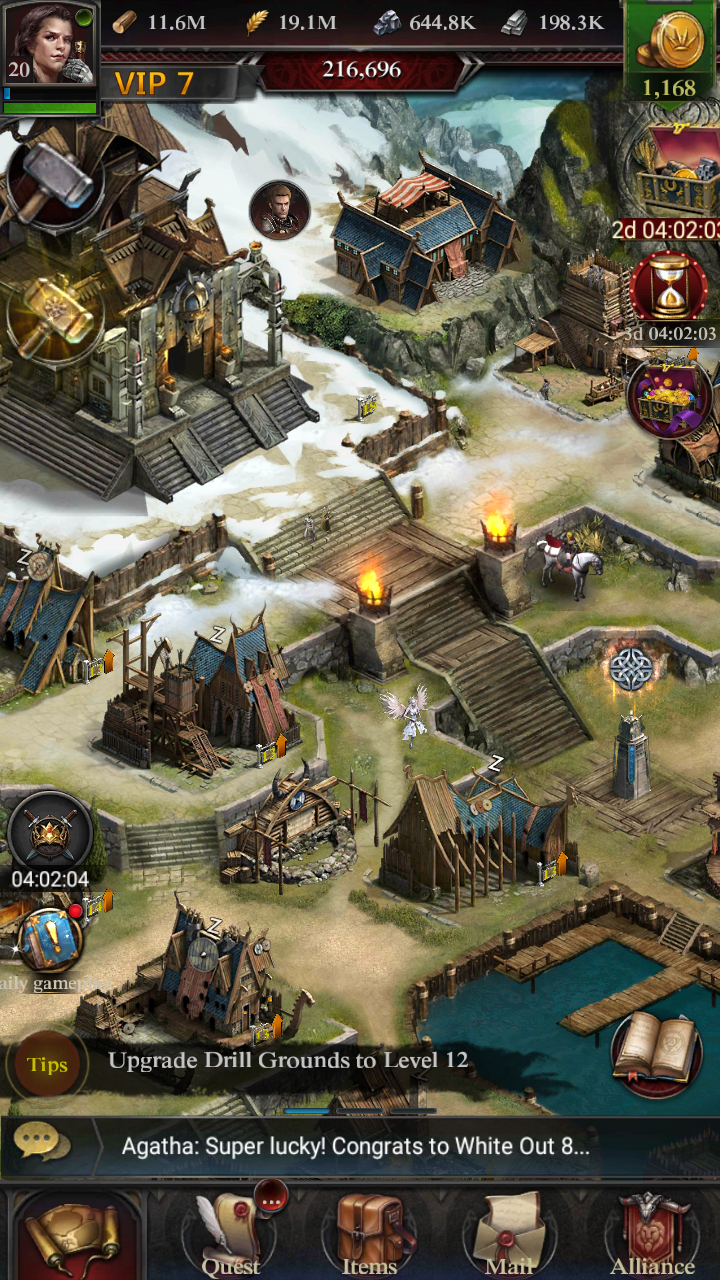The height and width of the screenshot is (1280, 720).
Task: Tap the VIP 7 badge
Action: [x=155, y=84]
